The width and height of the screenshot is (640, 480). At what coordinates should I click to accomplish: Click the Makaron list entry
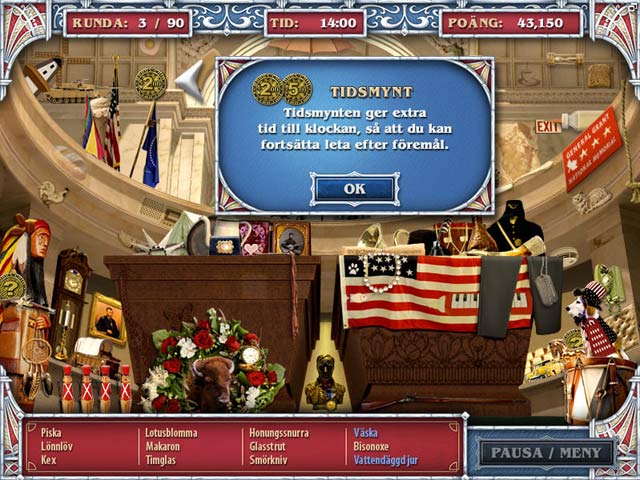pyautogui.click(x=163, y=447)
